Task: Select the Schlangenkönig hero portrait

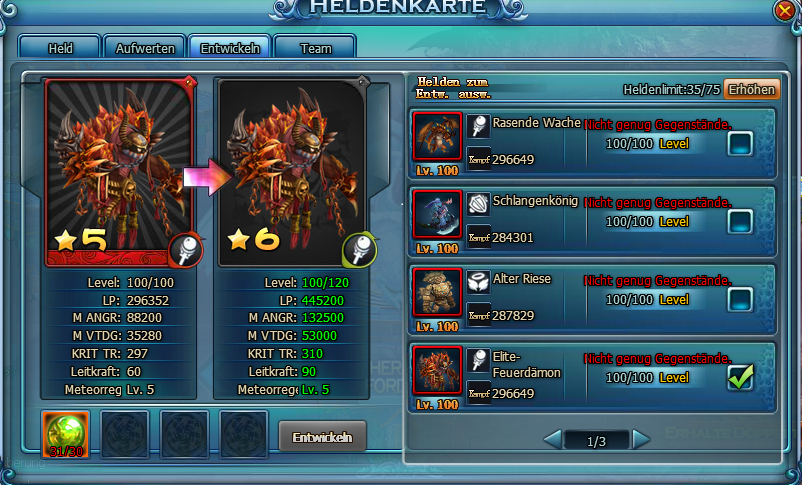Action: tap(437, 214)
